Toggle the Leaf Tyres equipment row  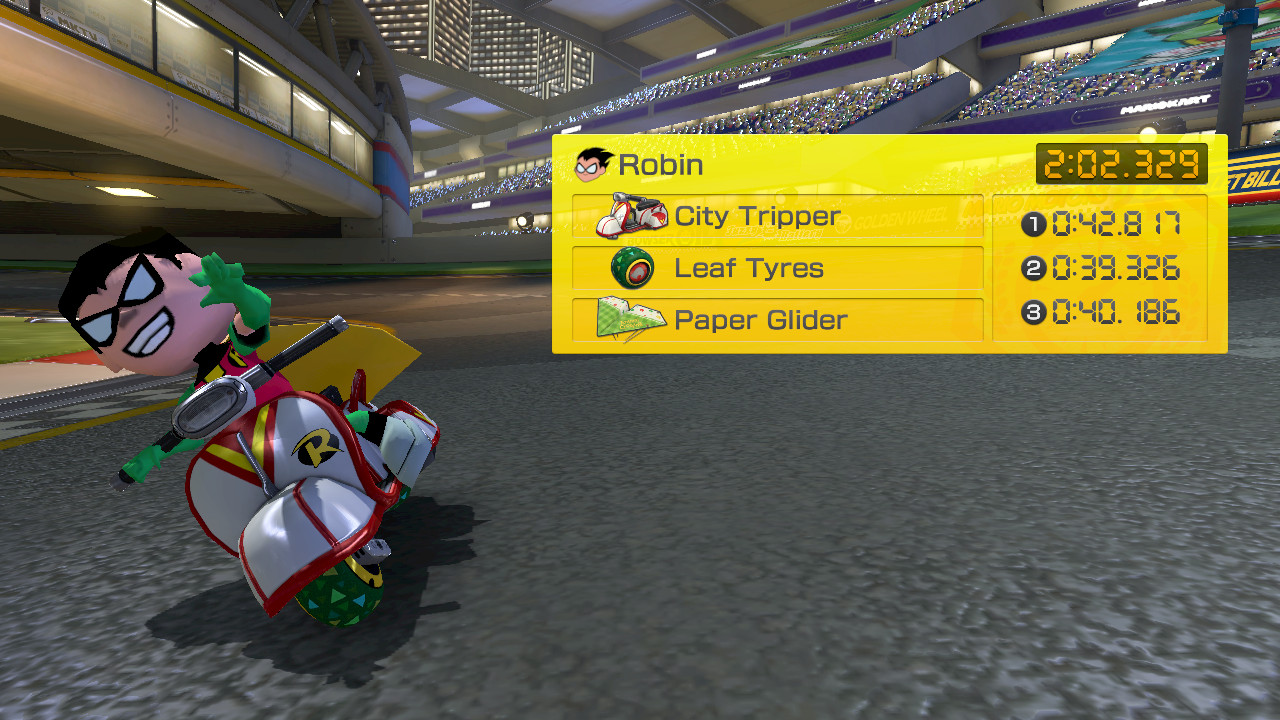(778, 267)
